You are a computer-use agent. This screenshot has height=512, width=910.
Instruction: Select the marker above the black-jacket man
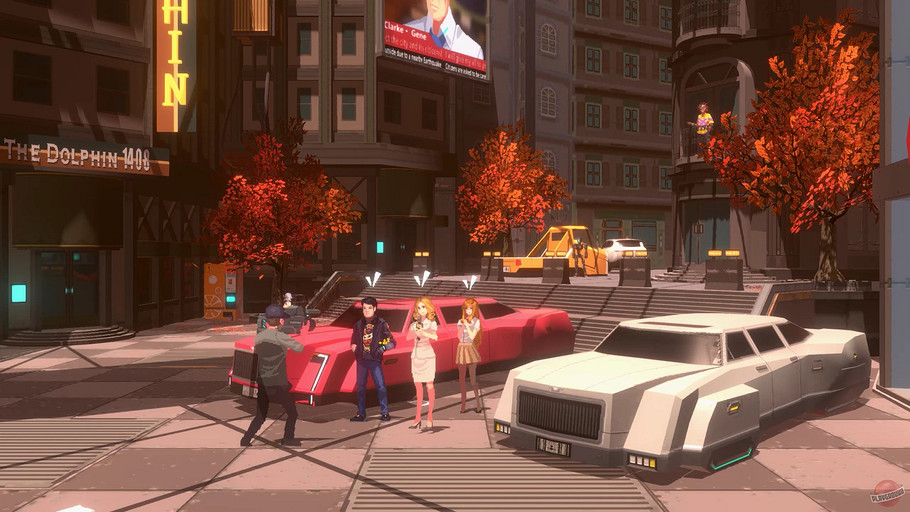(x=373, y=280)
